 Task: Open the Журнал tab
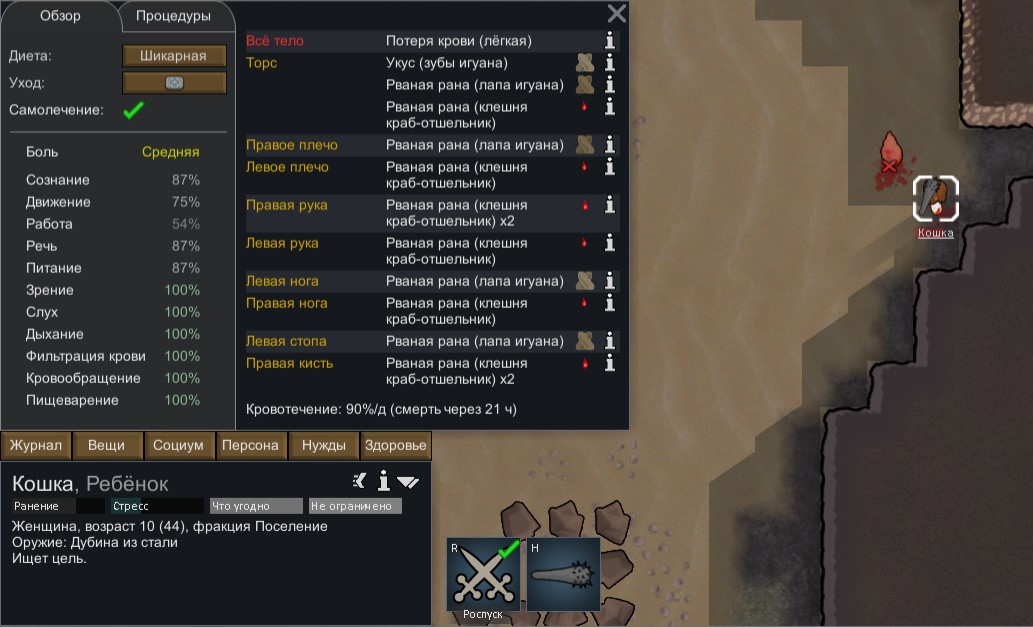37,446
